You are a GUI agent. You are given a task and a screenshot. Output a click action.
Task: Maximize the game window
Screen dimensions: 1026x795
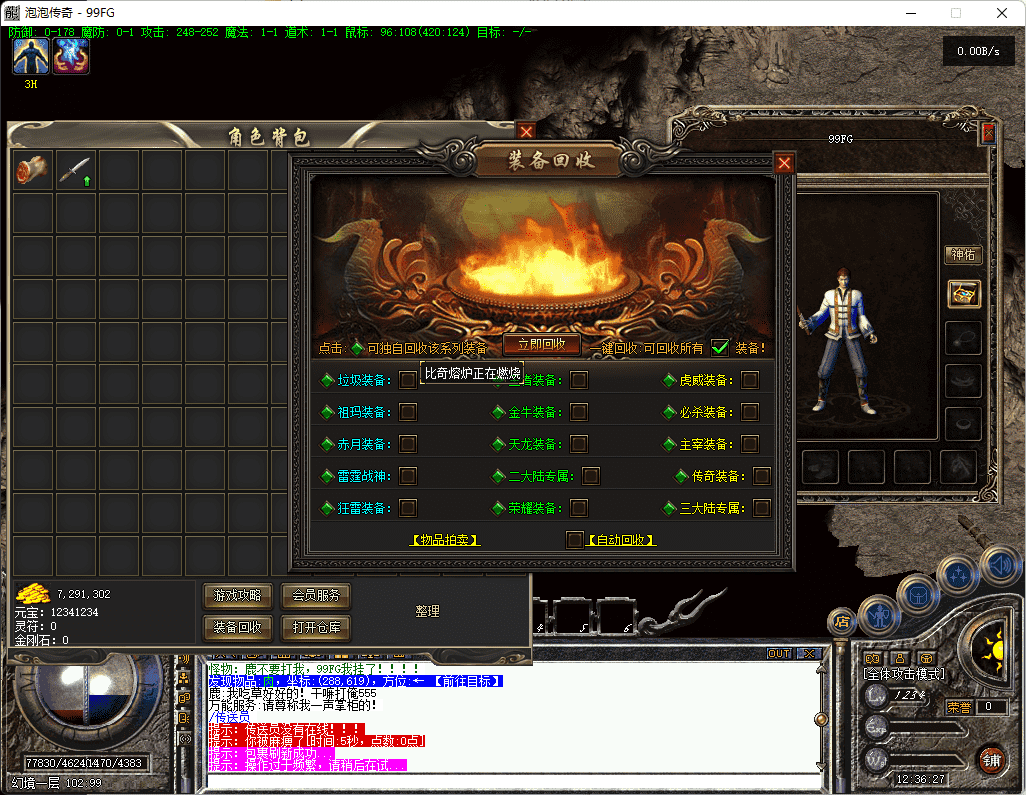coord(955,13)
